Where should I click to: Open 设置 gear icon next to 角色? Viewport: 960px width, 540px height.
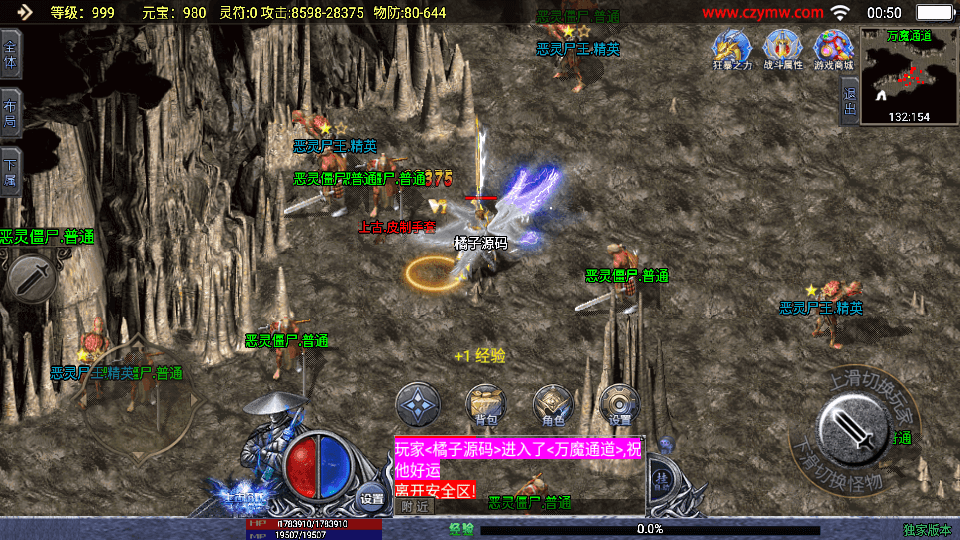(x=620, y=405)
